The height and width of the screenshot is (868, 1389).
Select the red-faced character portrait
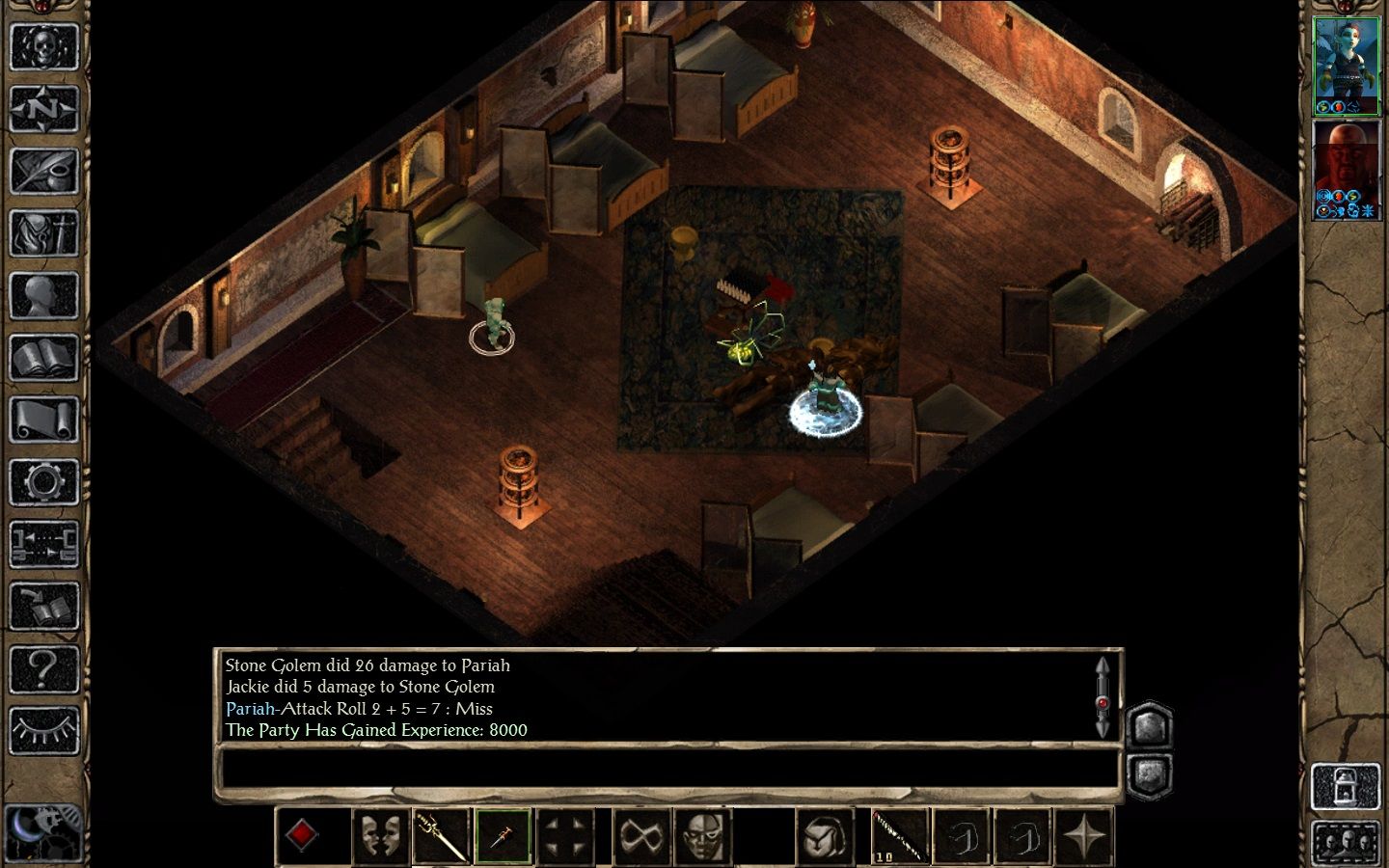pos(1347,169)
